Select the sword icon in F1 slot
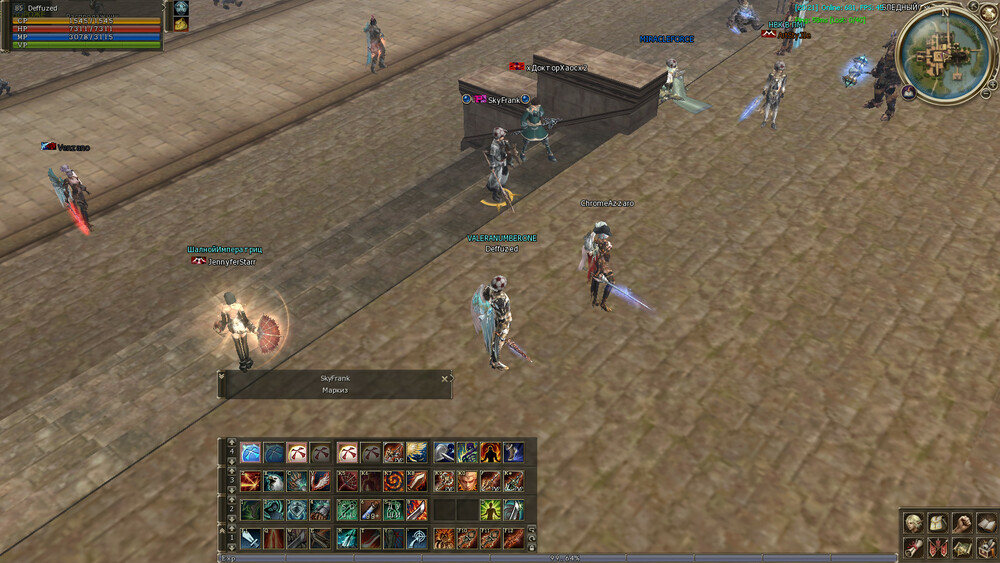The width and height of the screenshot is (1000, 563). coord(250,538)
